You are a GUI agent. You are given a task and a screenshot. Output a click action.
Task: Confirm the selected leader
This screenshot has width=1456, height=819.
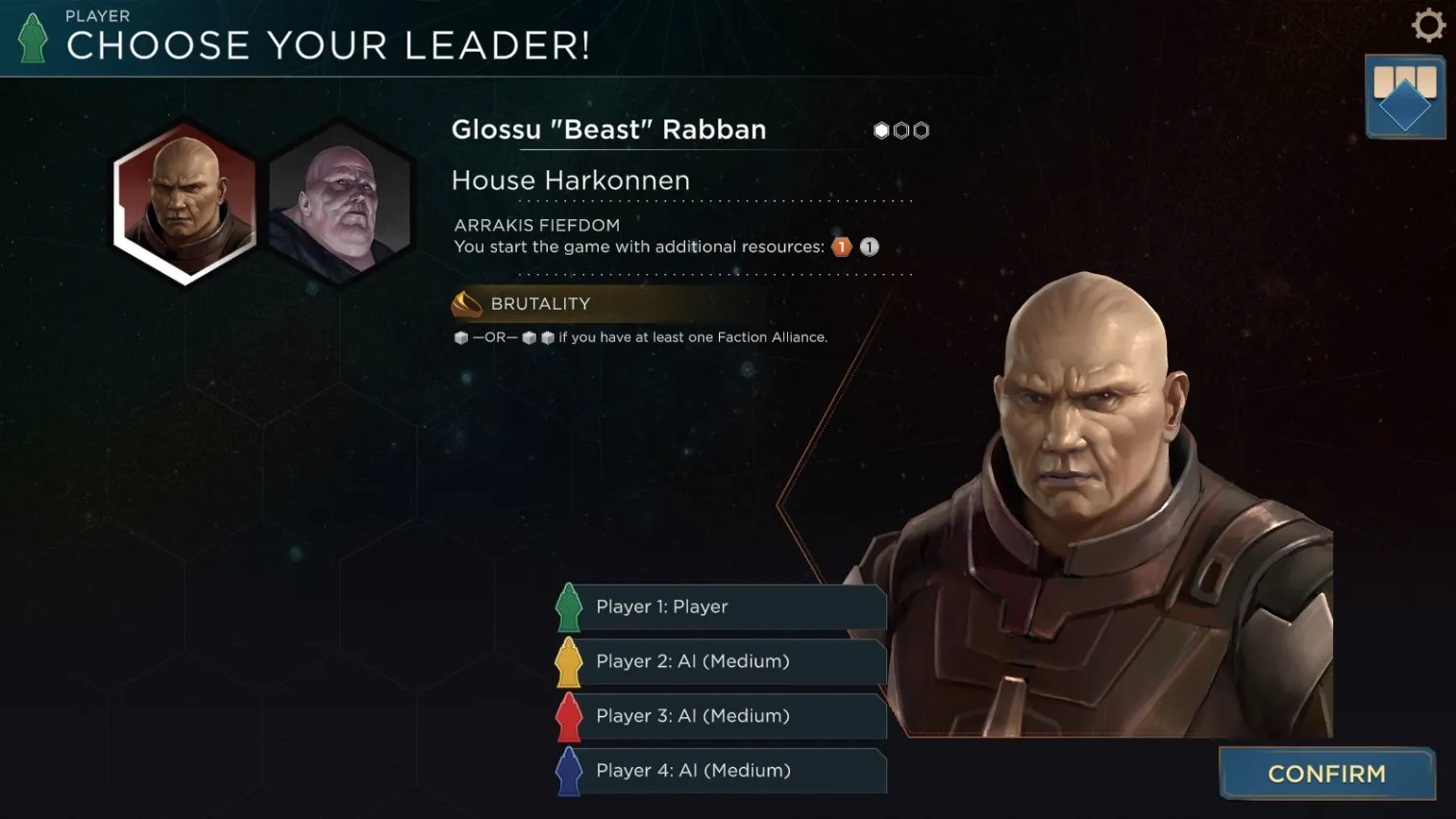1326,774
